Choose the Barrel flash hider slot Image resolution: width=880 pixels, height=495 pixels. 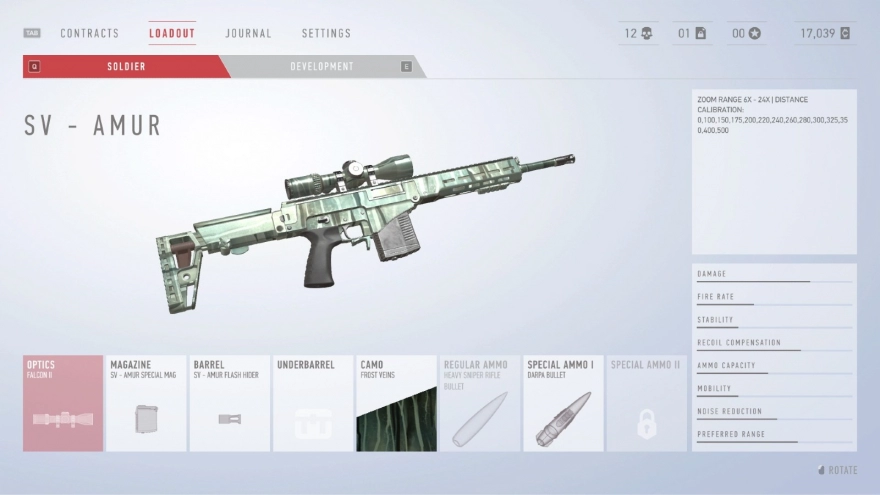click(x=229, y=403)
